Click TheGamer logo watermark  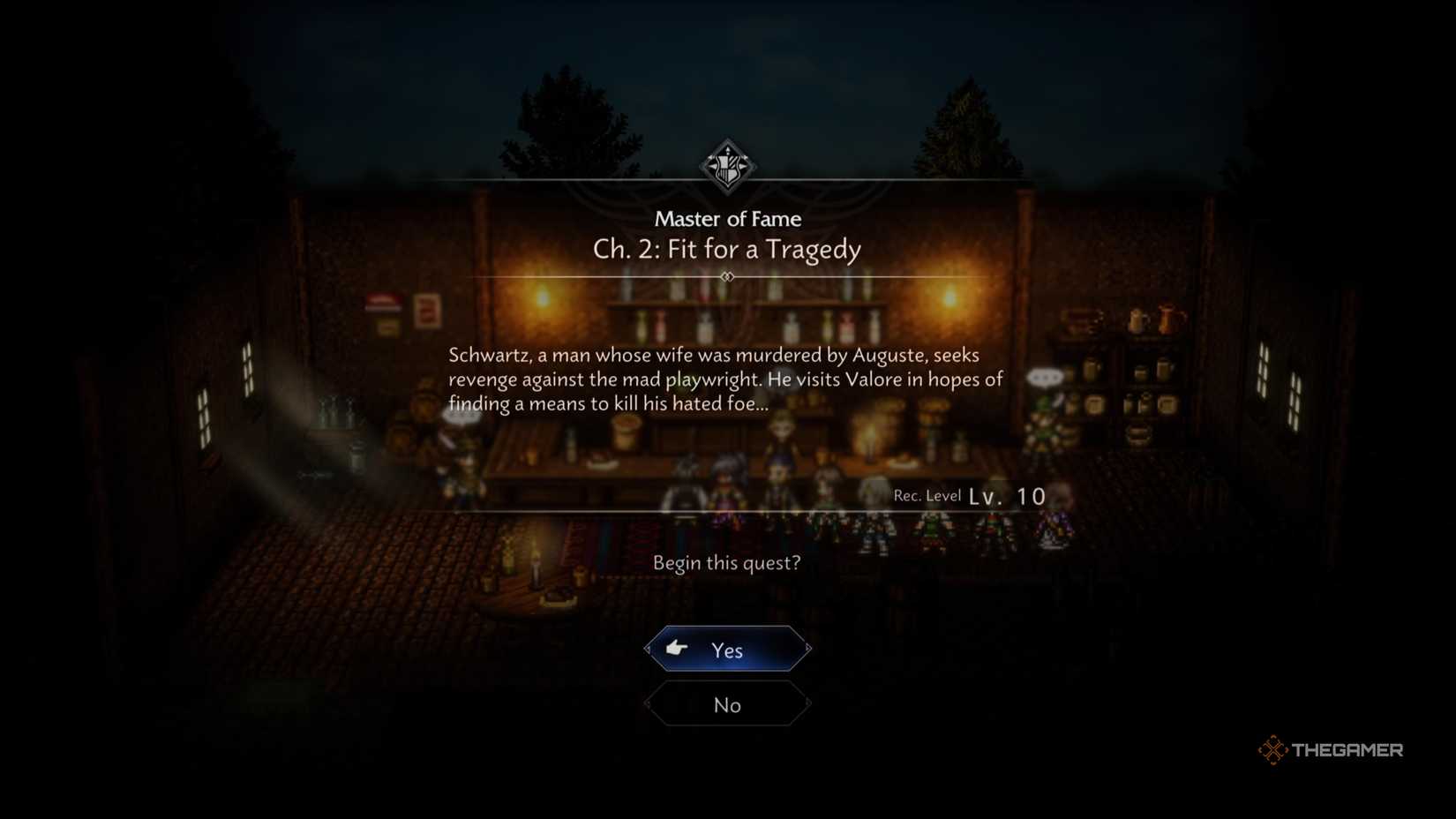click(1331, 751)
